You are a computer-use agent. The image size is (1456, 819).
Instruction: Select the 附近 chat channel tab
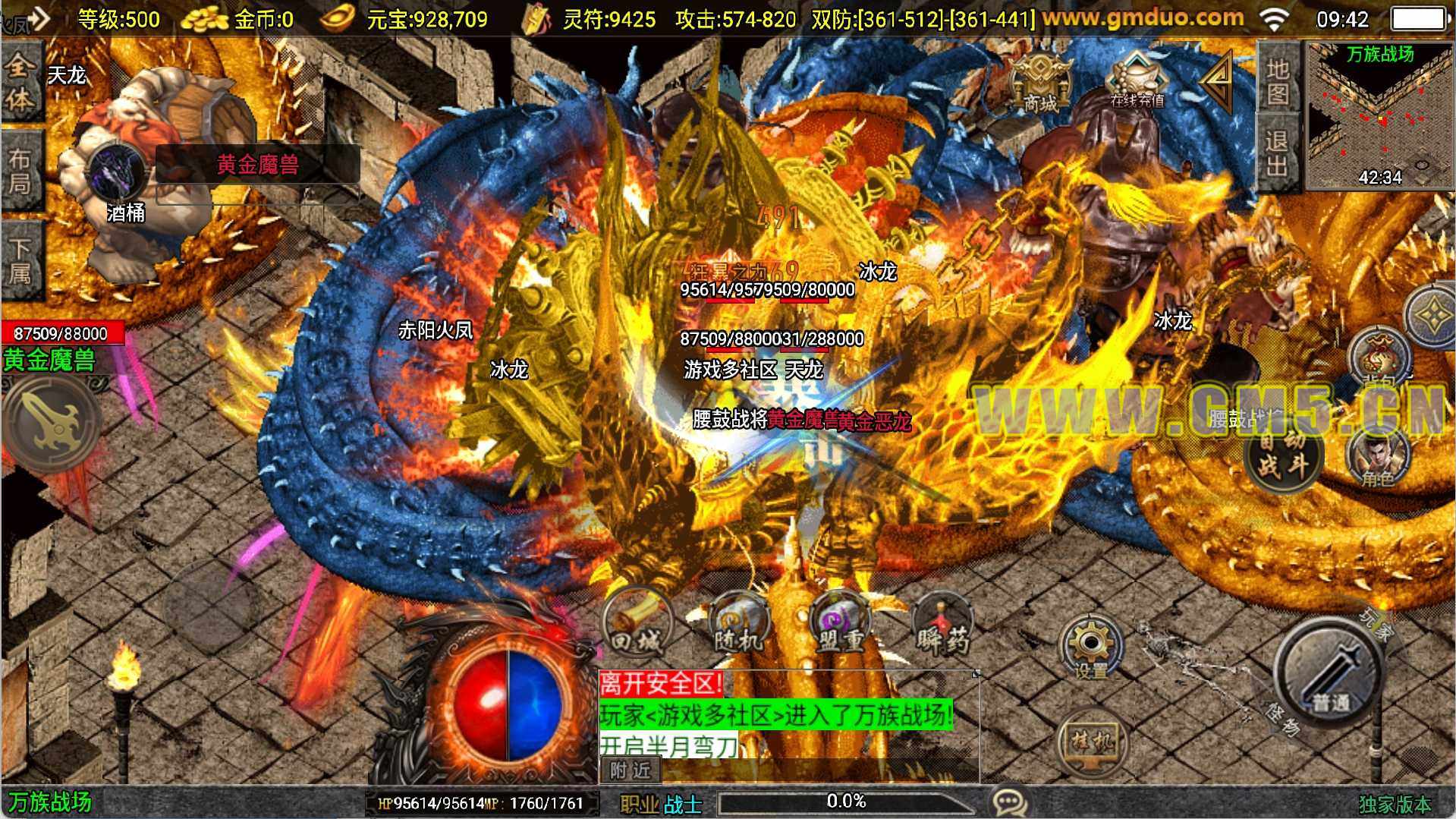pyautogui.click(x=631, y=770)
